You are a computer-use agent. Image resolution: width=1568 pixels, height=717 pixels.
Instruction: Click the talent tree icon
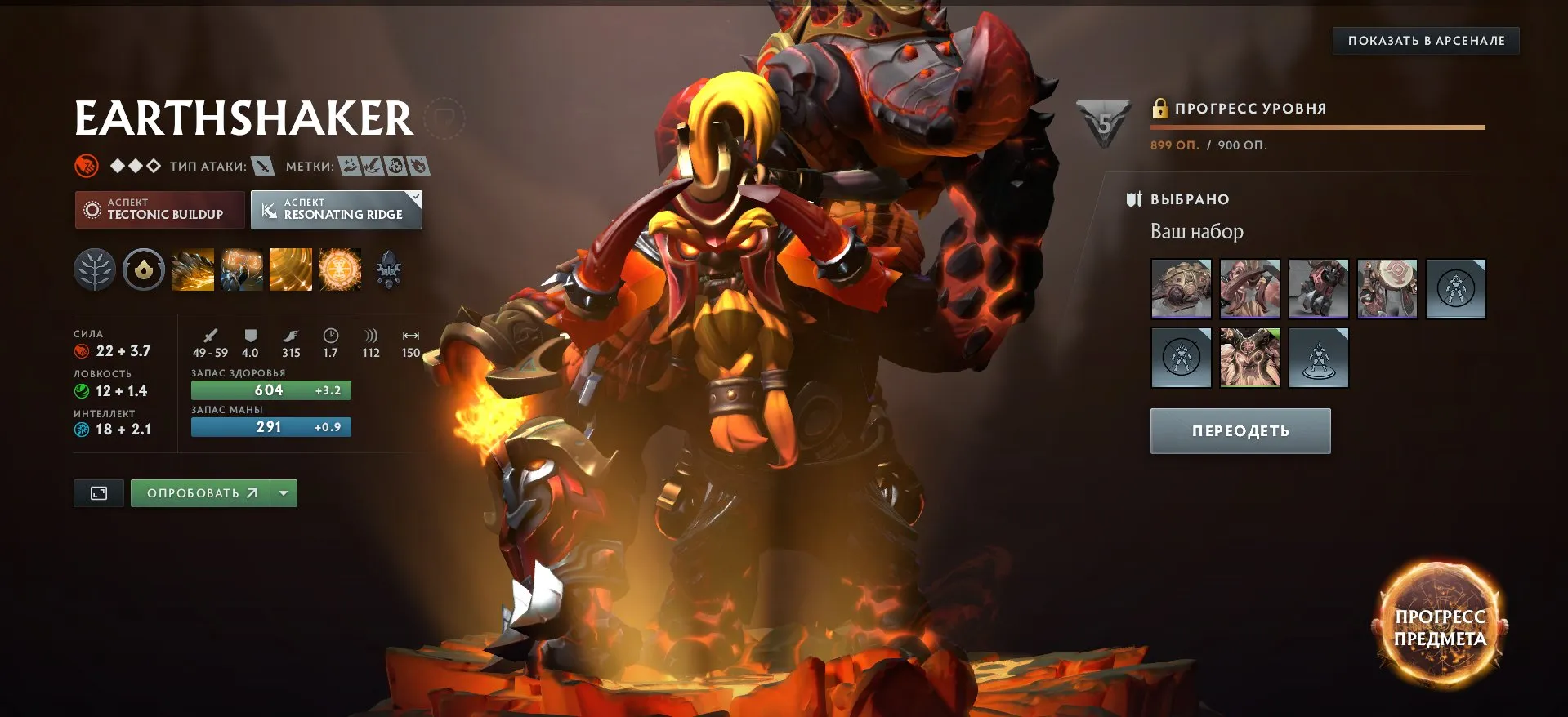point(95,269)
